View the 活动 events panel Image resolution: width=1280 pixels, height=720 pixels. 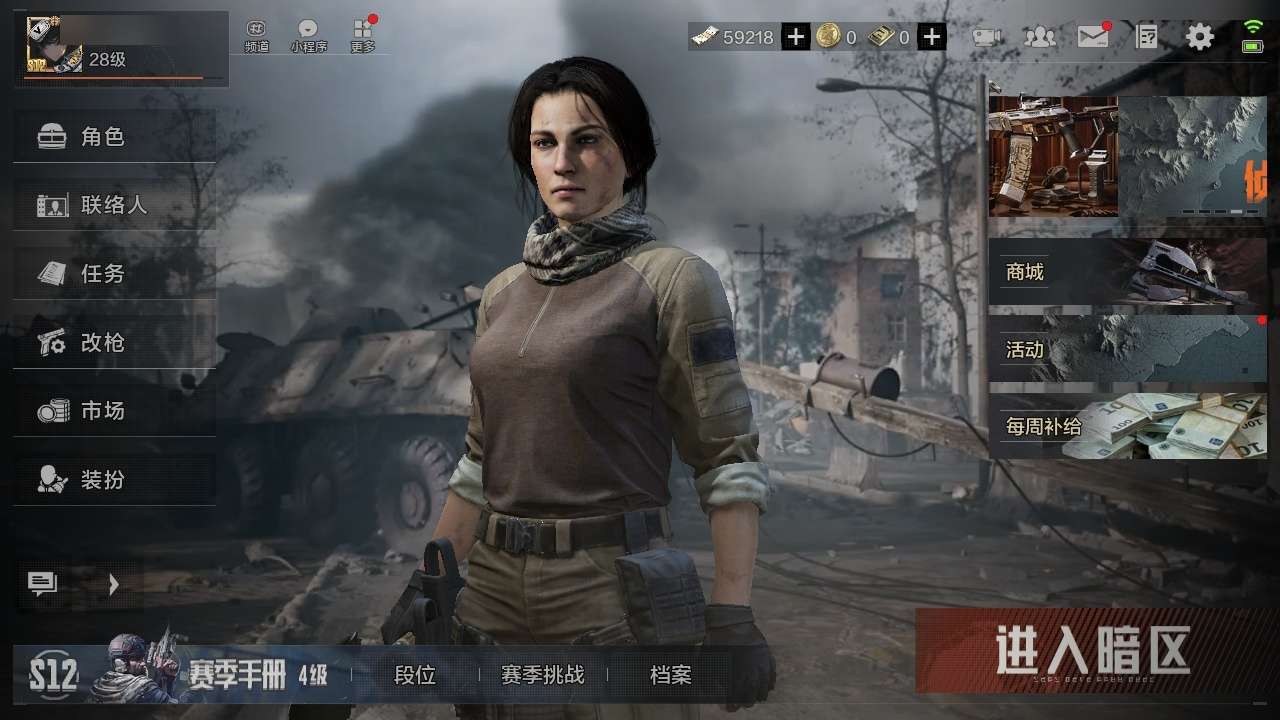coord(1127,349)
